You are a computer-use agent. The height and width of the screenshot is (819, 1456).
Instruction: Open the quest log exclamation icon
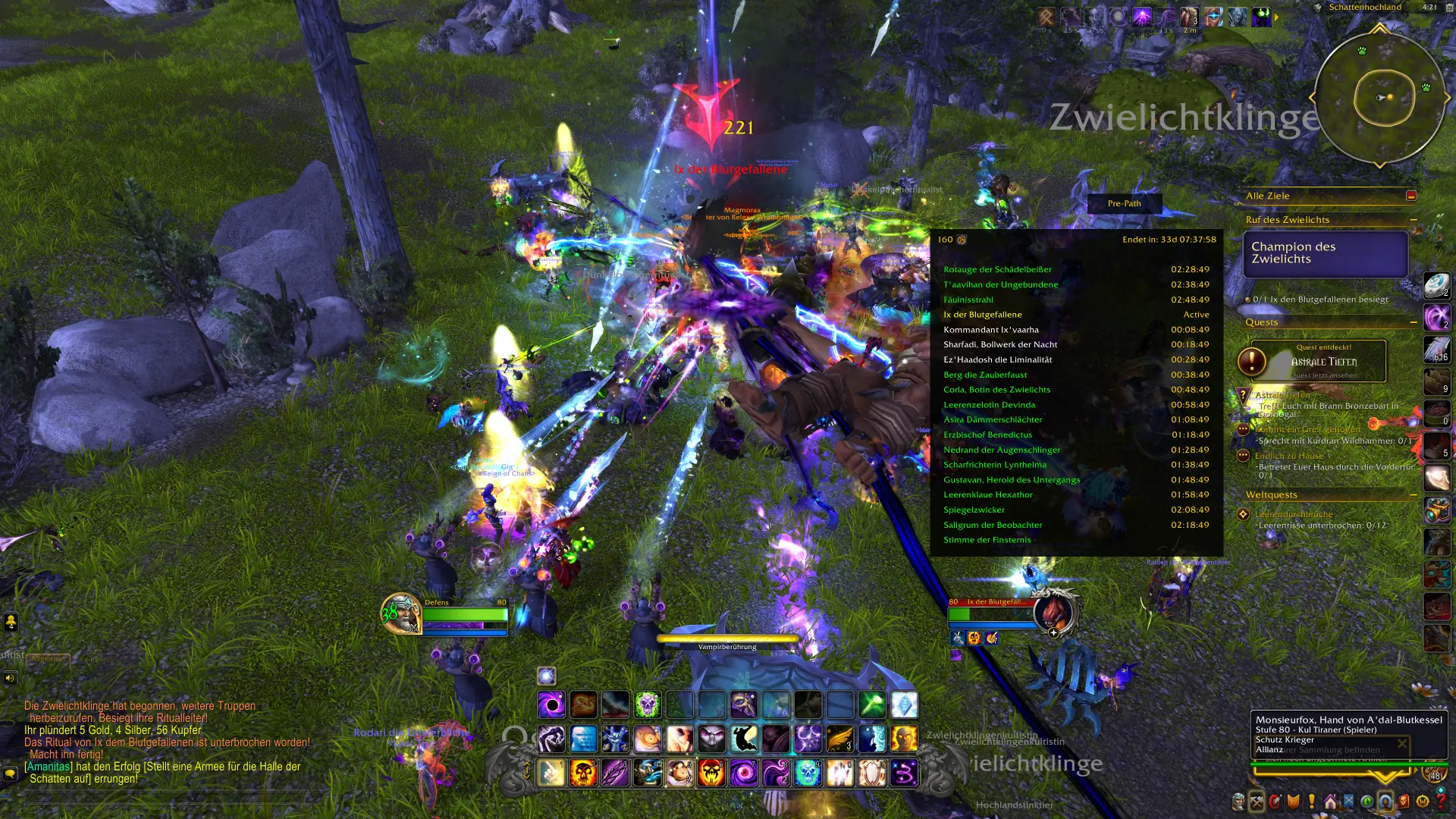[x=1311, y=800]
